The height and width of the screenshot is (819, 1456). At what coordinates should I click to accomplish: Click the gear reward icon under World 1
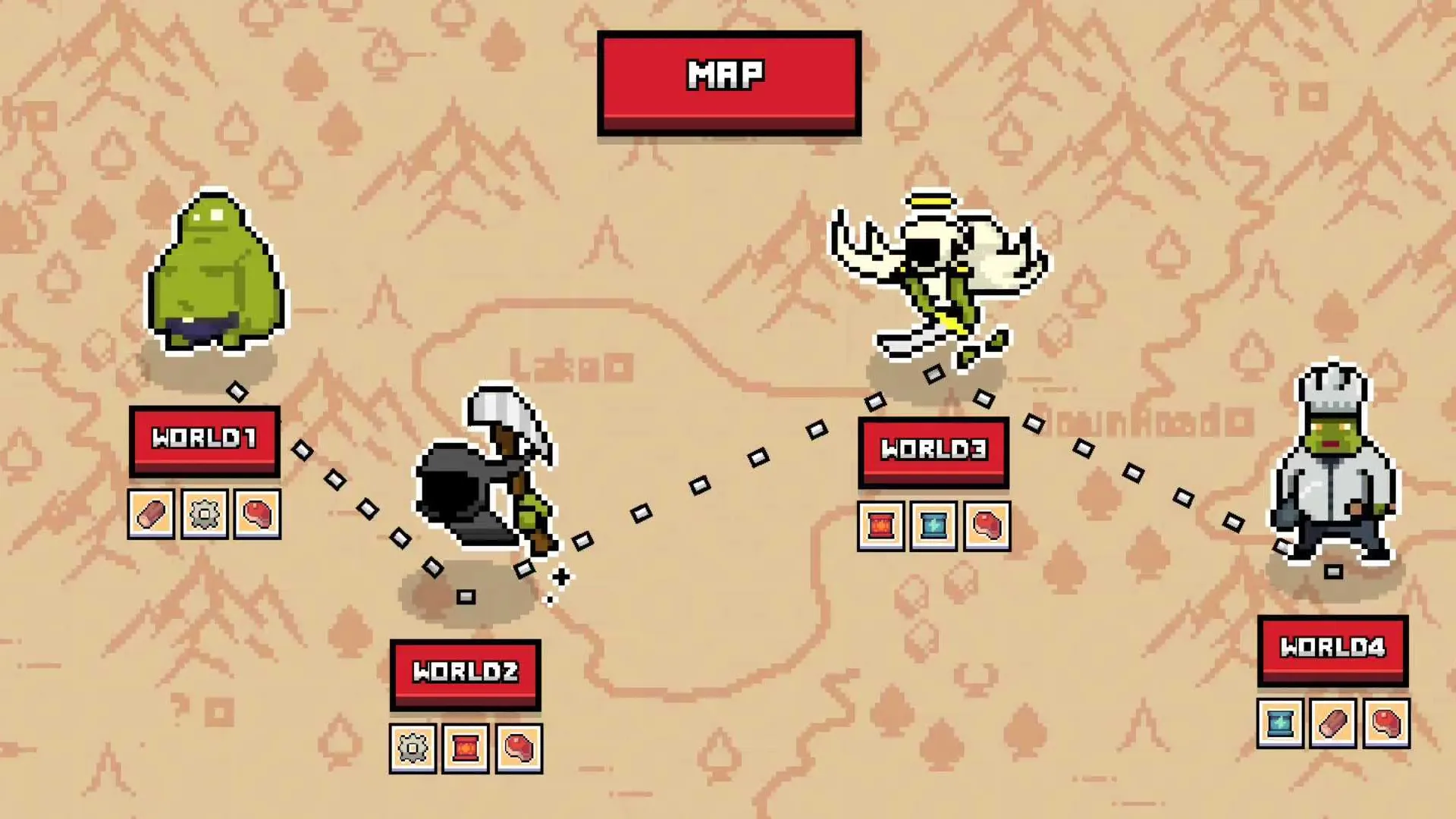[205, 513]
